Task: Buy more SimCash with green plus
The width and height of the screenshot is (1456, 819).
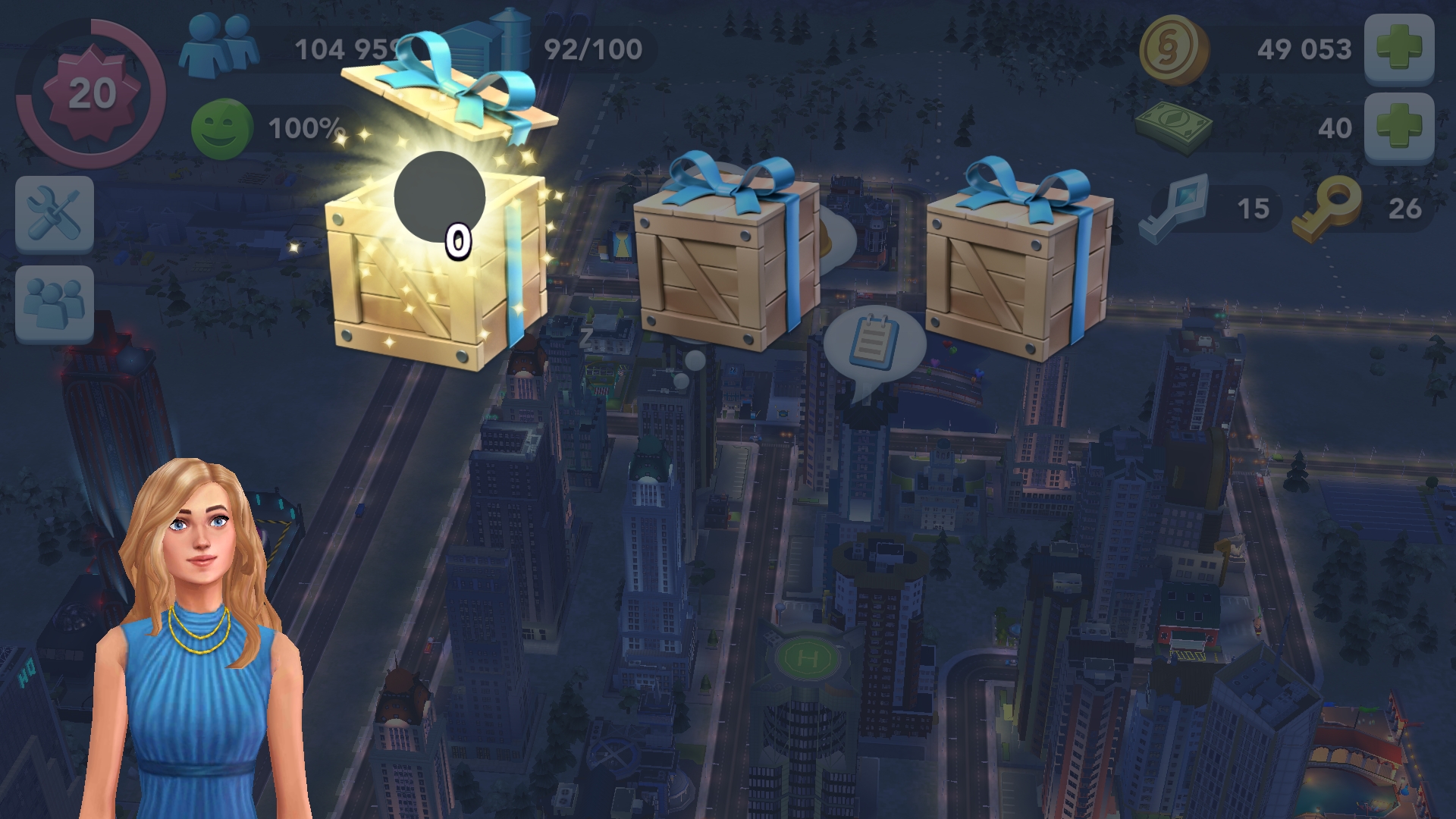Action: pyautogui.click(x=1398, y=127)
